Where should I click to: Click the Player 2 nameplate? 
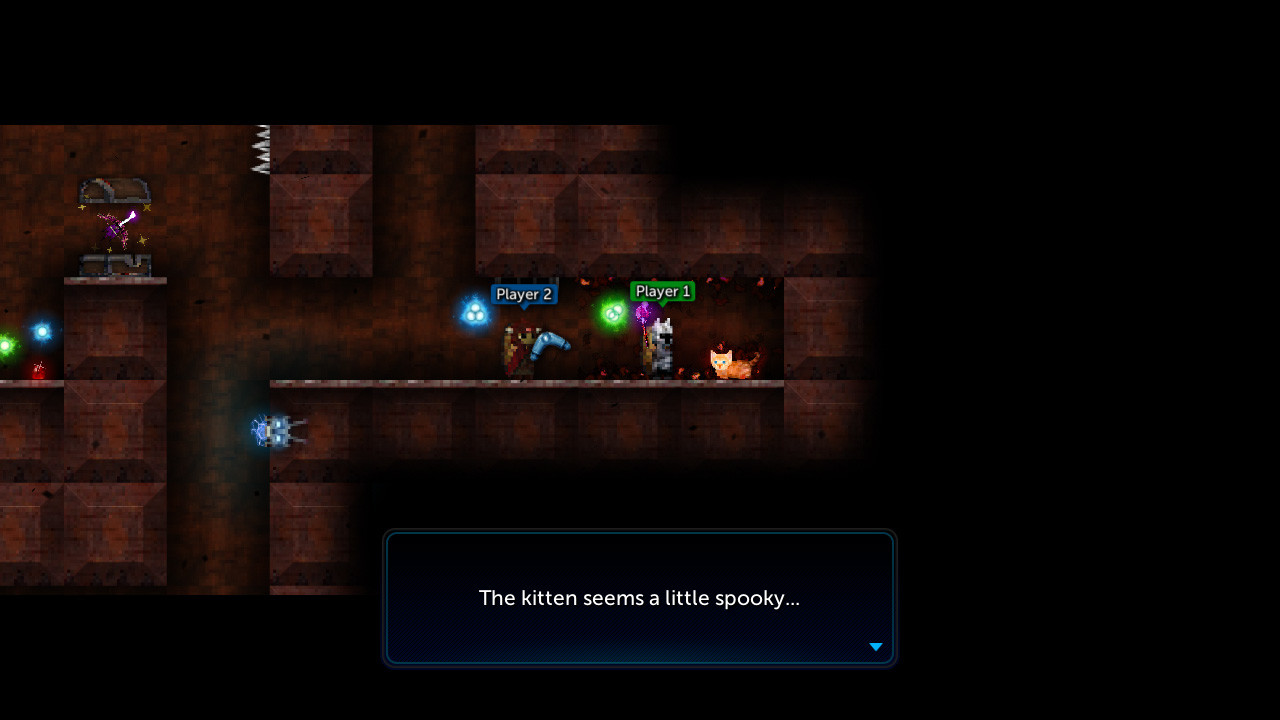(x=524, y=294)
